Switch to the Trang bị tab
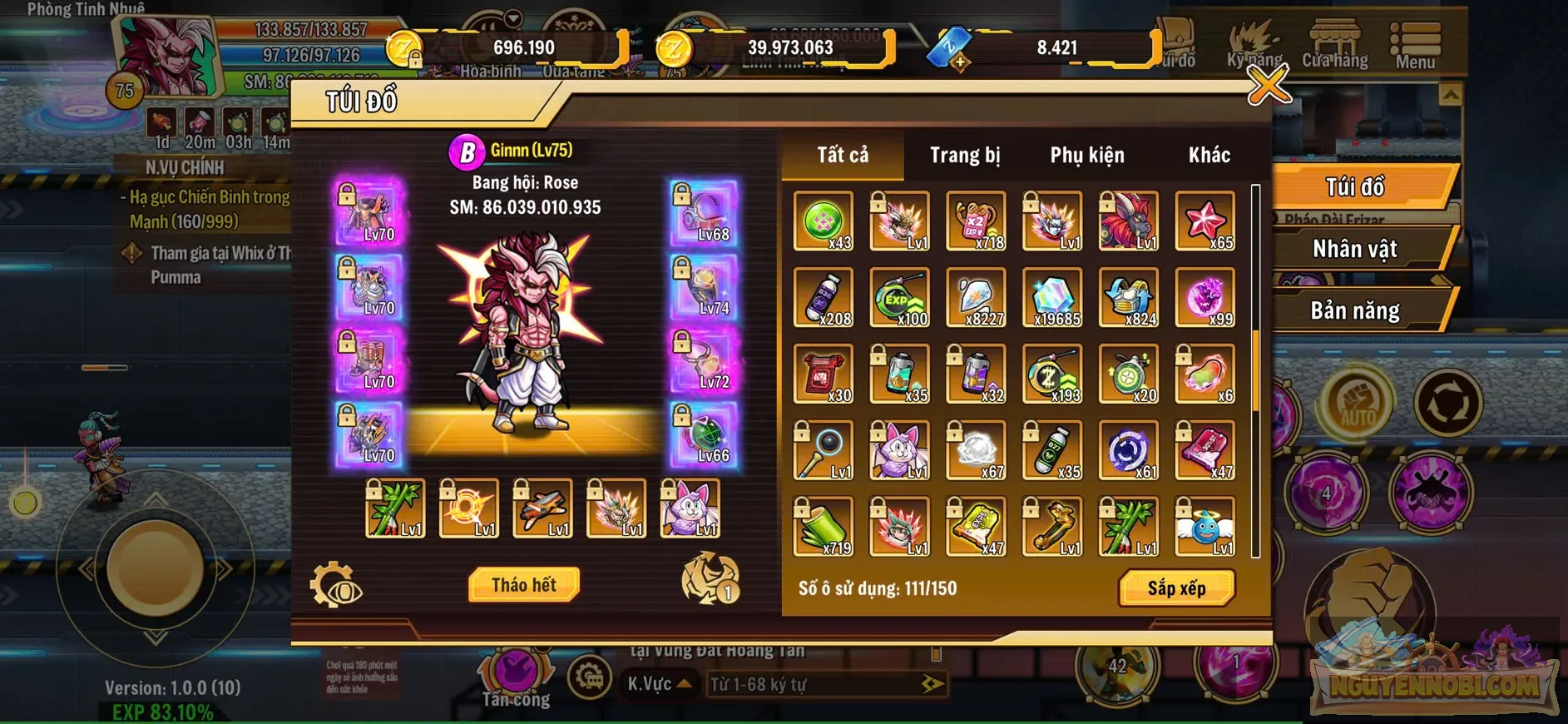Viewport: 1568px width, 724px height. pyautogui.click(x=965, y=155)
